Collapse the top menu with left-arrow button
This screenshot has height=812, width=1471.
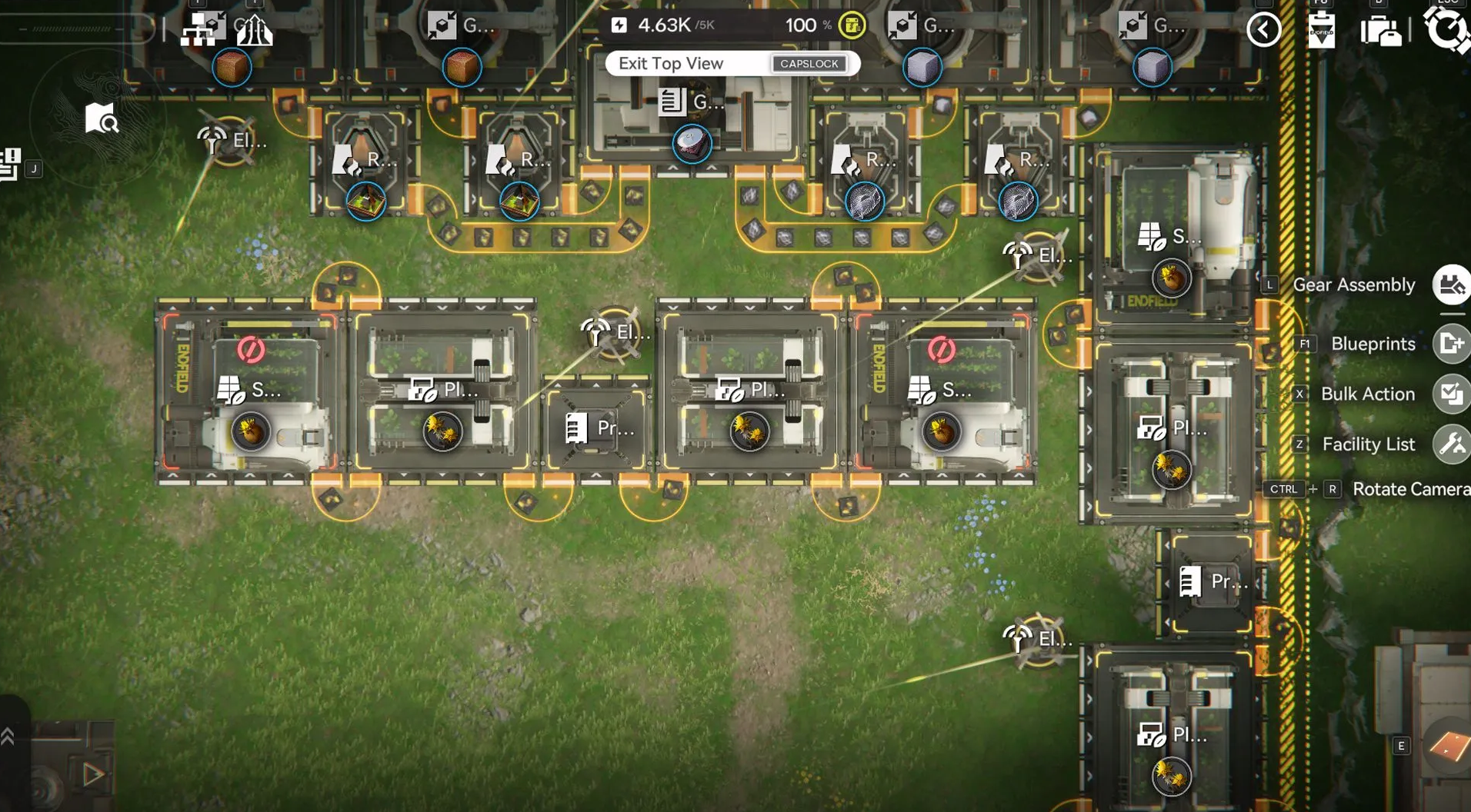point(1263,30)
